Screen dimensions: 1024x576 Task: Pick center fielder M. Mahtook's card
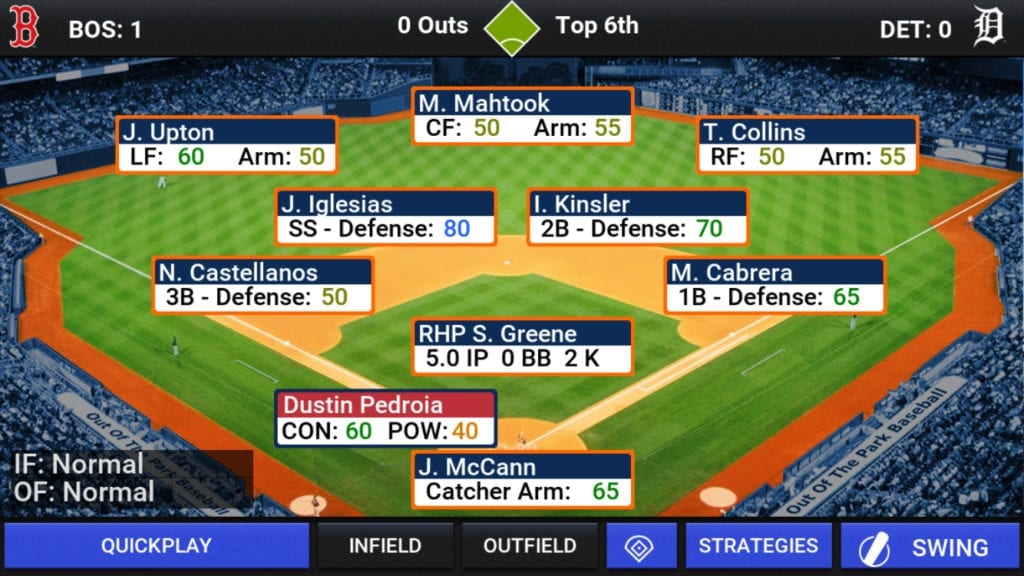(x=522, y=116)
